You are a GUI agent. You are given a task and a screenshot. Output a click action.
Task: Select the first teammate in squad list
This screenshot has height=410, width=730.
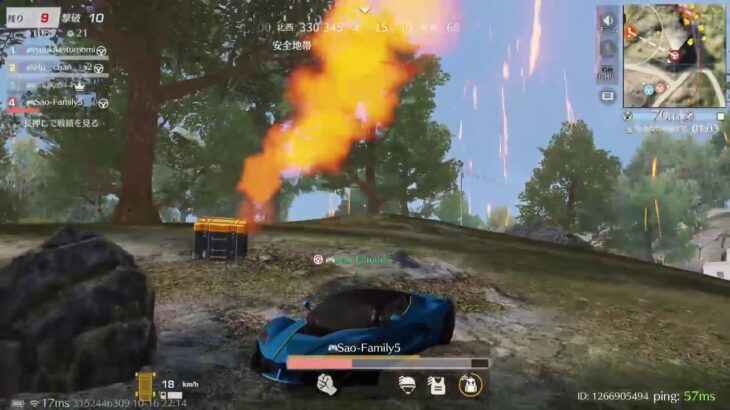coord(57,50)
